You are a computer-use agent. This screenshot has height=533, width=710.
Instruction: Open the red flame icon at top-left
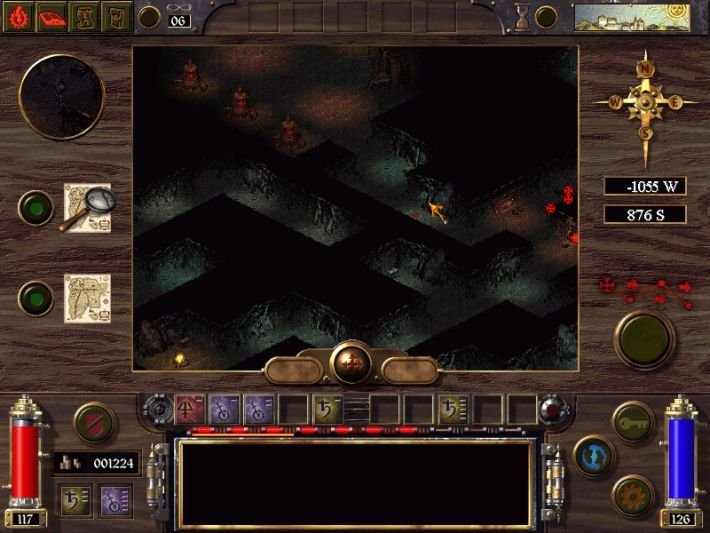pos(21,16)
